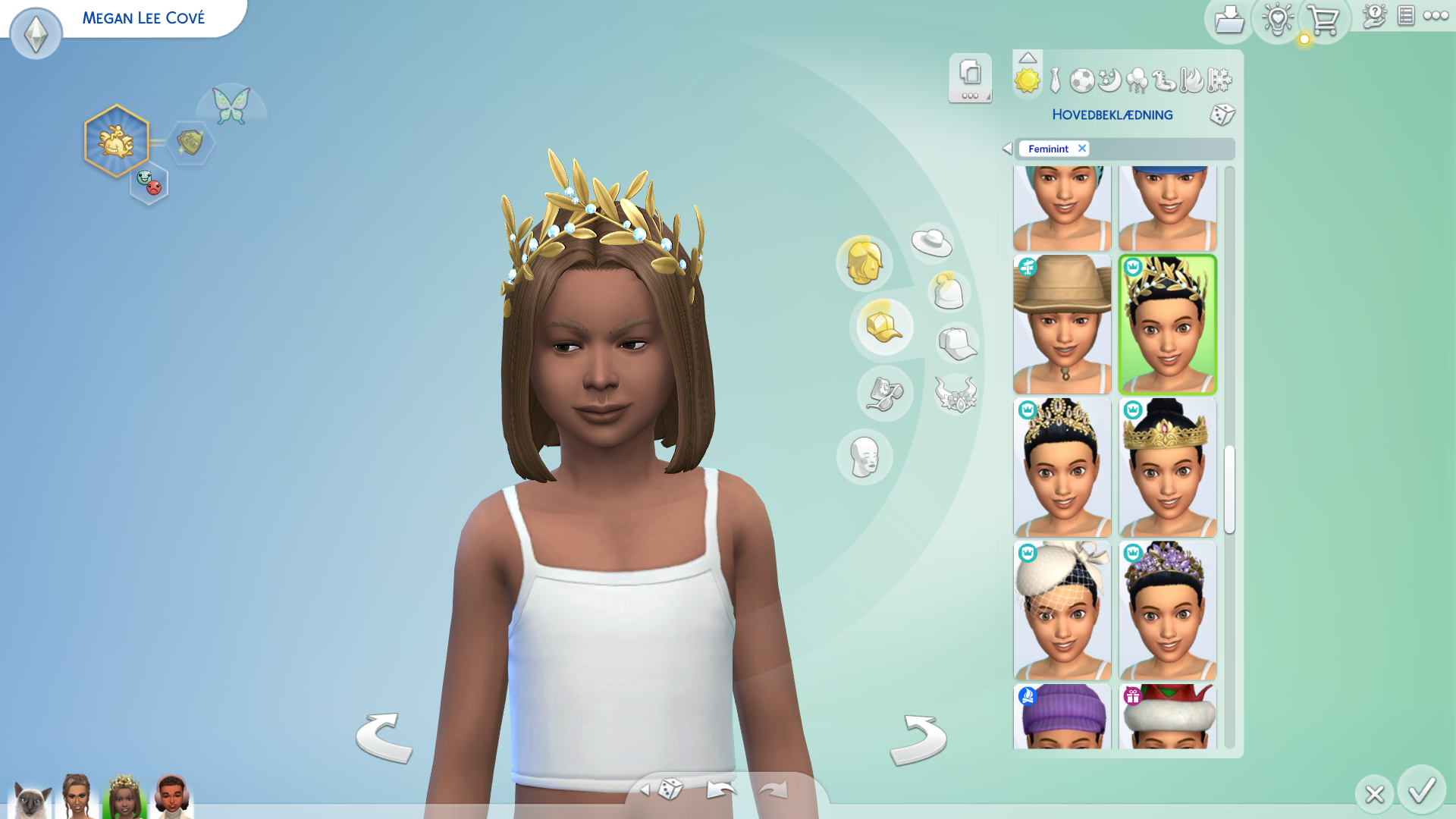Open the Sim's aspiration hexagon

tap(116, 141)
